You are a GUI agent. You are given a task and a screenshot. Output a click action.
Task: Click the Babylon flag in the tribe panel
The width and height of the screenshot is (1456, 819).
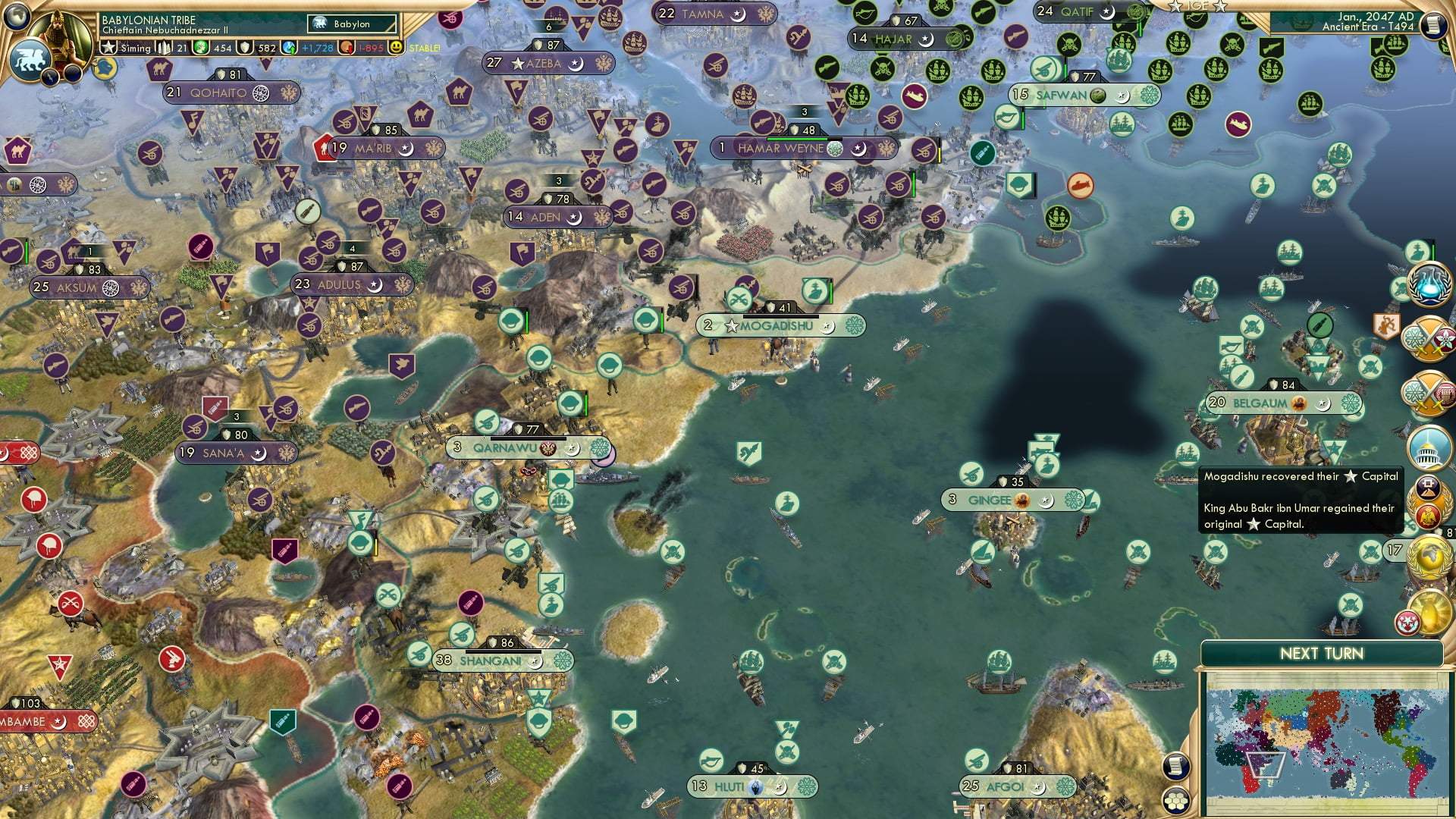[x=318, y=24]
